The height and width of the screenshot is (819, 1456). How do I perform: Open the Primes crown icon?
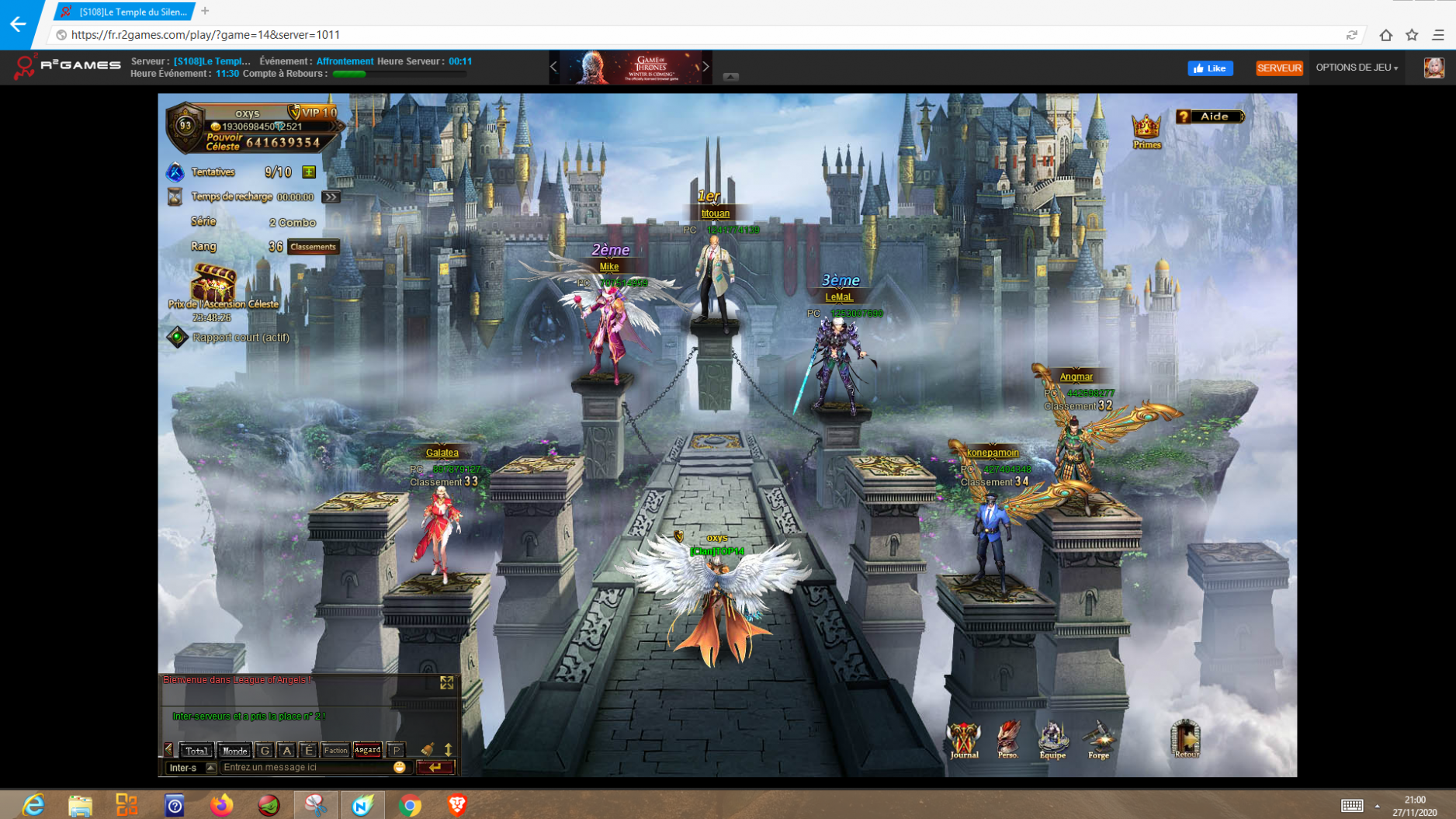click(x=1146, y=130)
